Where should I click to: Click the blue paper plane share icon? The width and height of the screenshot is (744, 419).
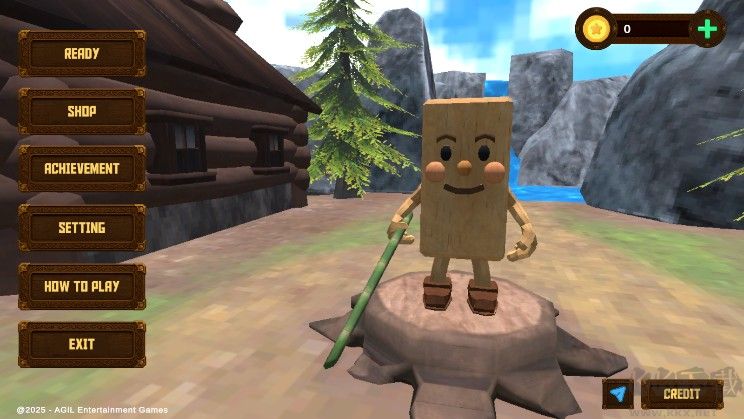click(618, 394)
